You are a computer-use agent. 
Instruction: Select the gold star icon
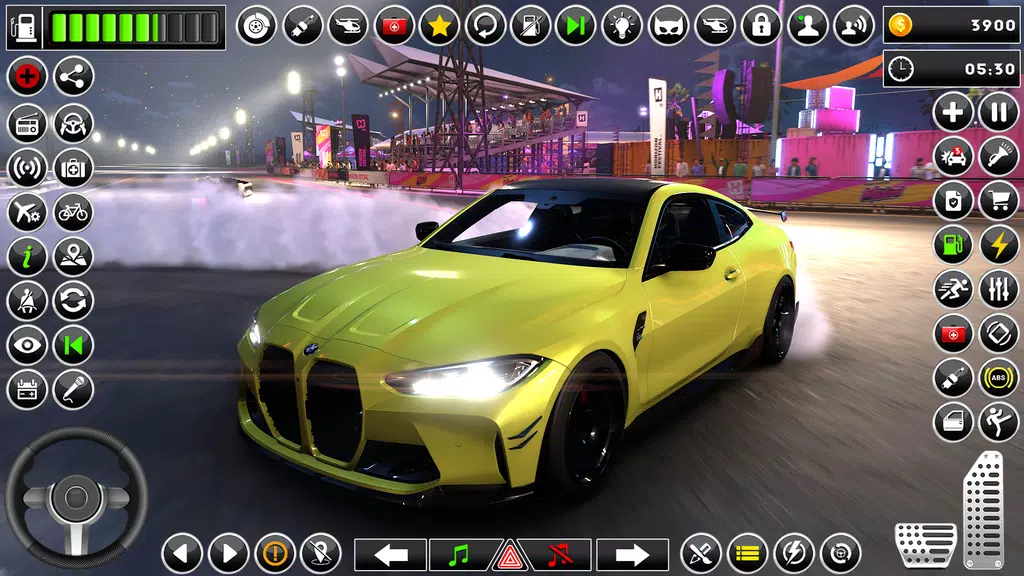click(440, 25)
